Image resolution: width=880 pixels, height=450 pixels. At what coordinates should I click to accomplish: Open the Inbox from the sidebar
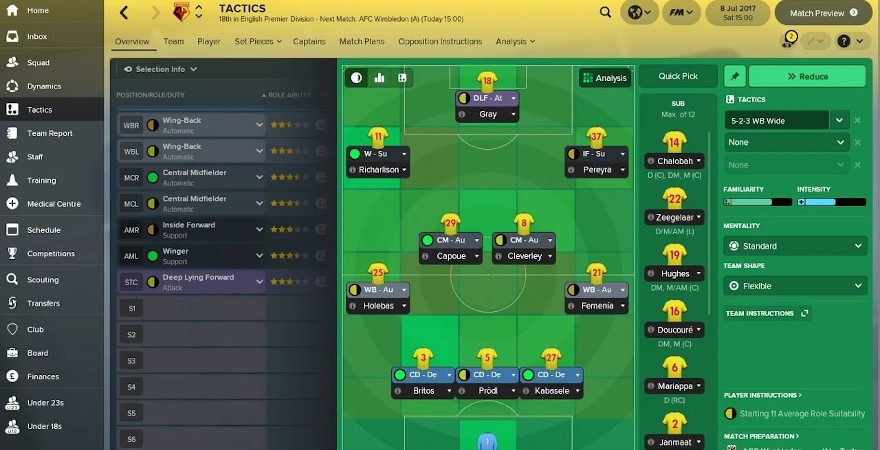point(36,36)
